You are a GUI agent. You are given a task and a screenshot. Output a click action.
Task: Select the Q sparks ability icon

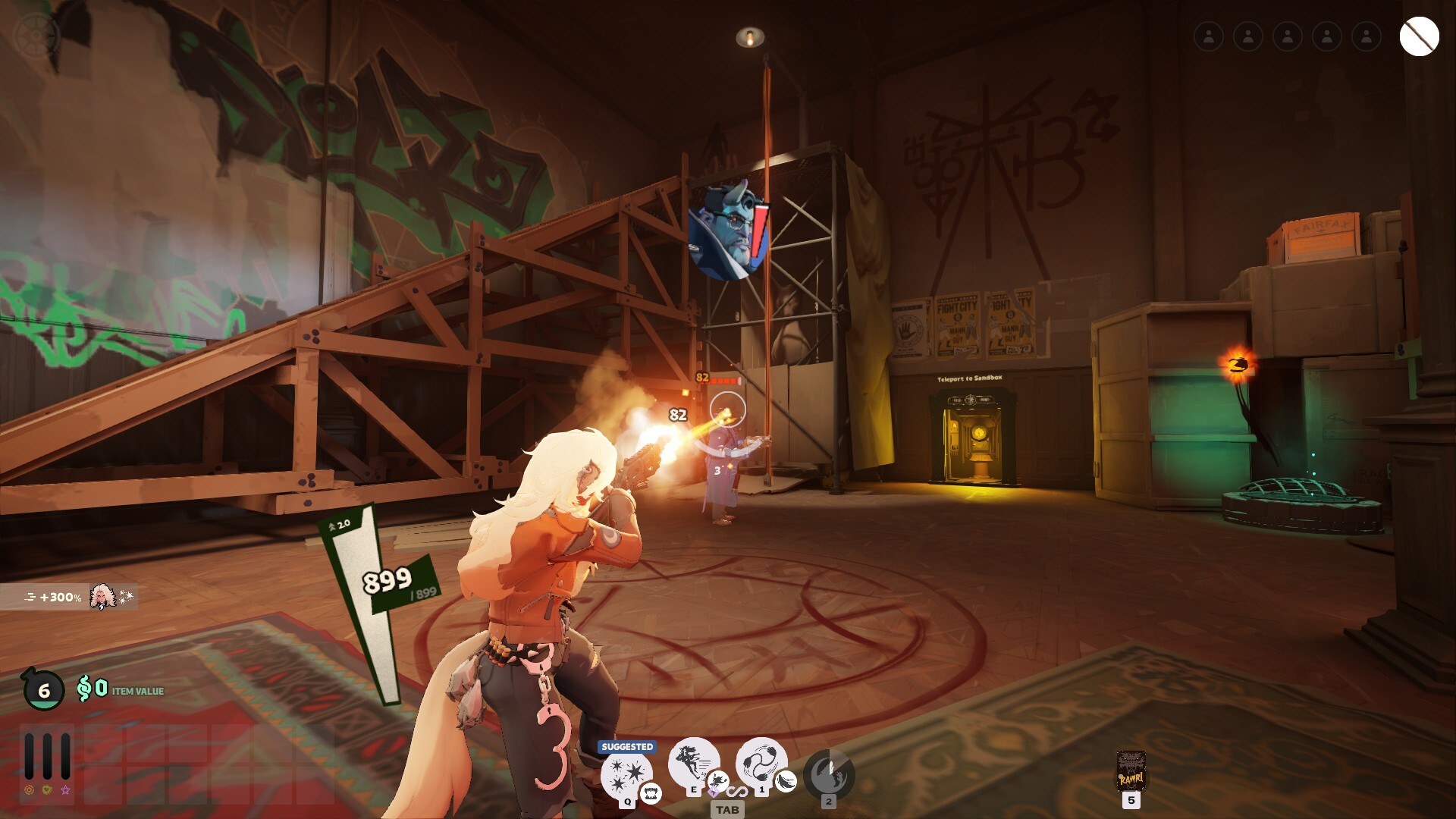click(x=624, y=773)
